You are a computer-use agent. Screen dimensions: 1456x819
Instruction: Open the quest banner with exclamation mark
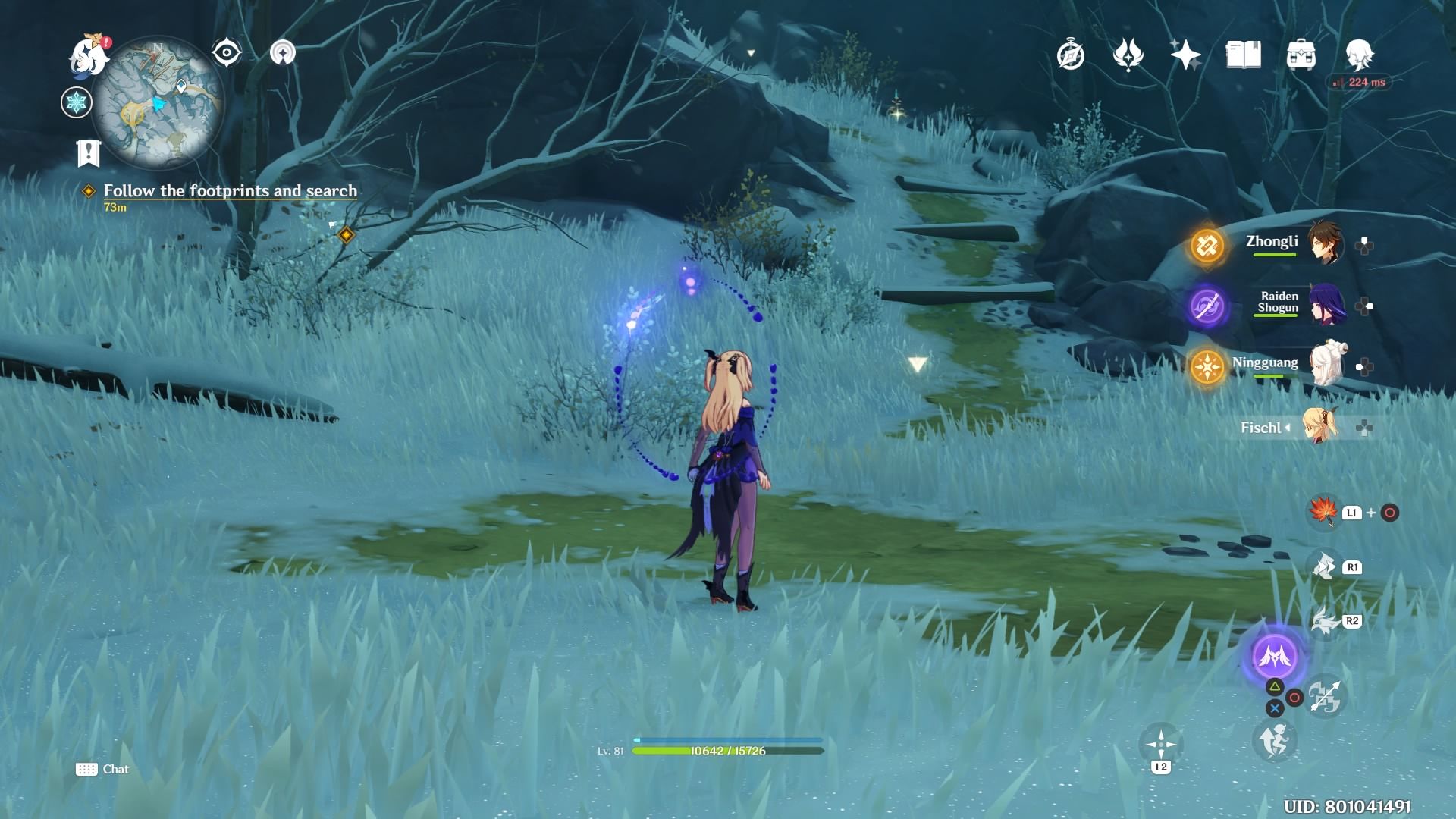point(89,153)
